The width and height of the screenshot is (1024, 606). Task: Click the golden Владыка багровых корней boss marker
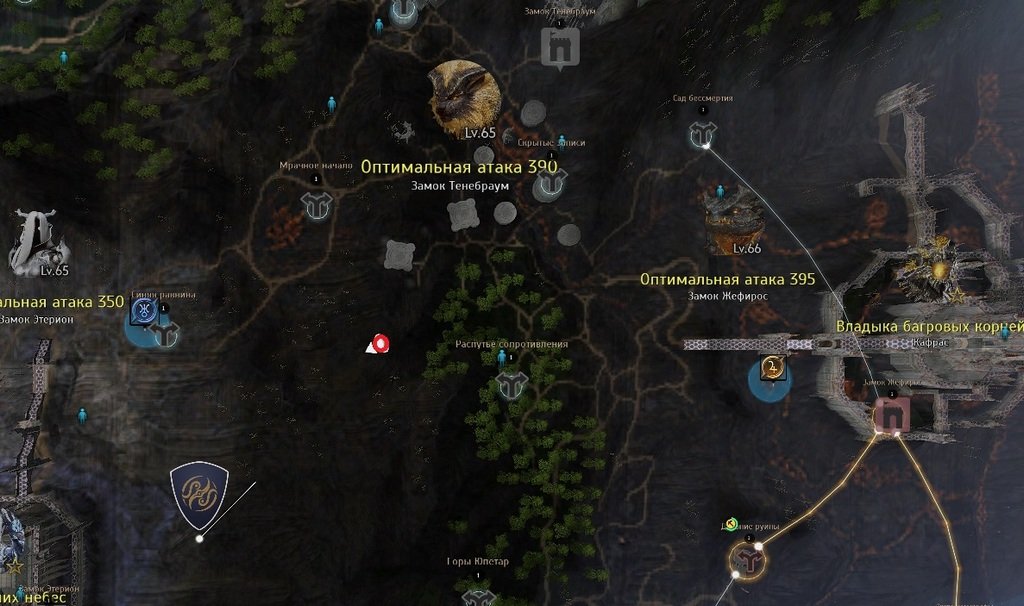click(x=940, y=270)
